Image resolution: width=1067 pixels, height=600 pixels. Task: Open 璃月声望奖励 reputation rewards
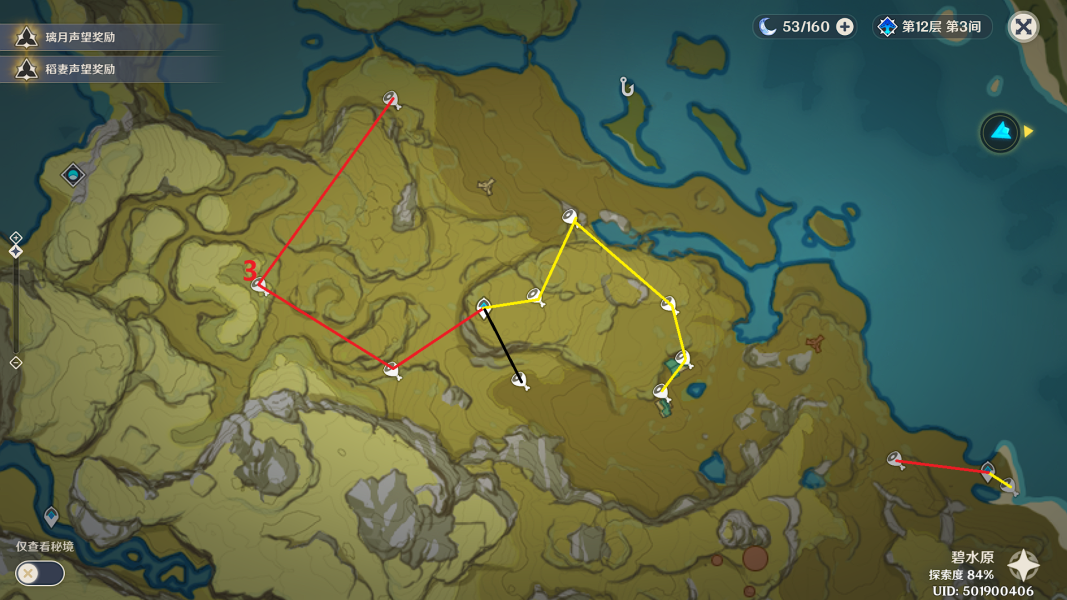(80, 38)
